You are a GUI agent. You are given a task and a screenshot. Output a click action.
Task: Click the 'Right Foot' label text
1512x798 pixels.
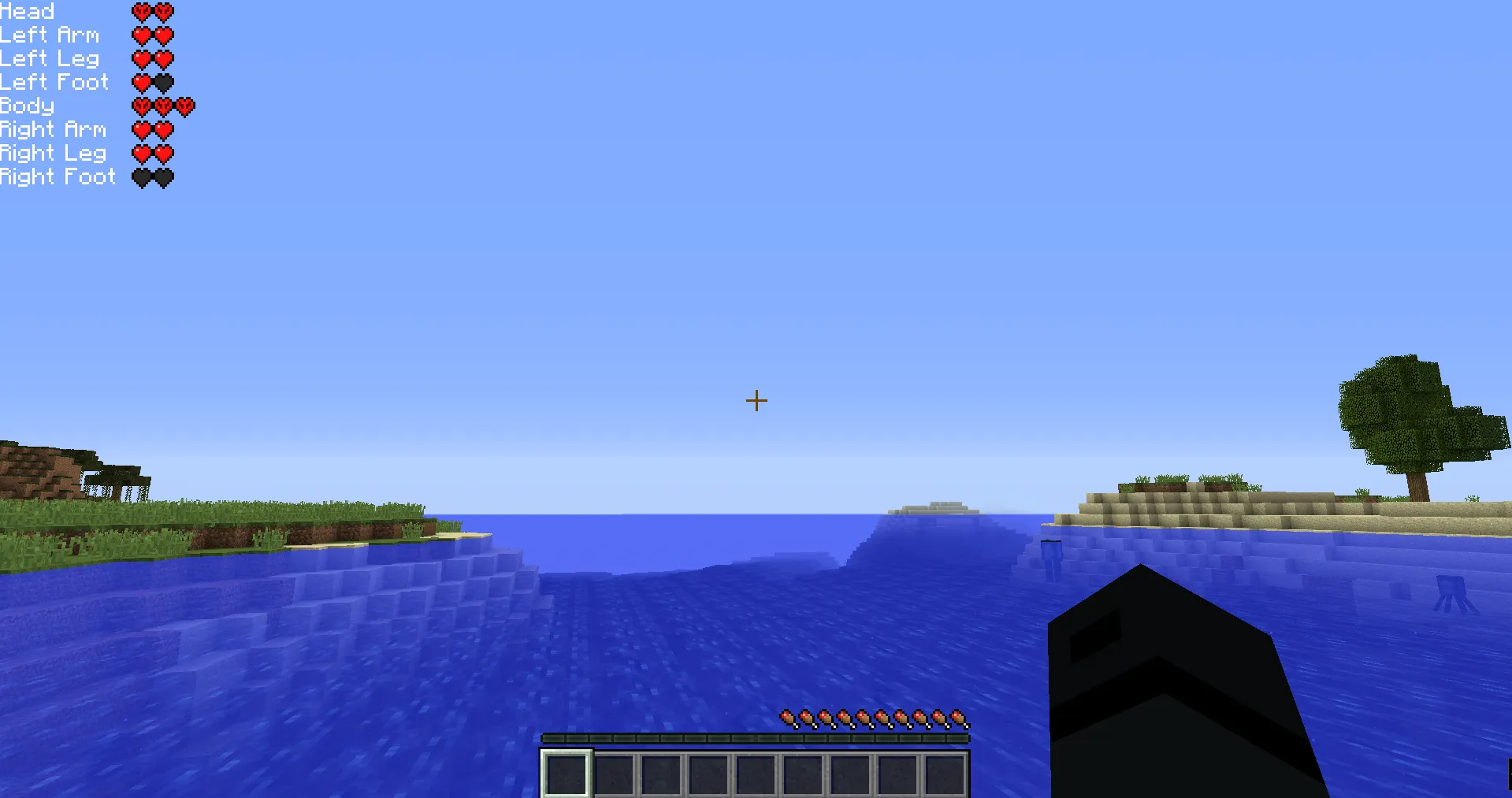(58, 176)
